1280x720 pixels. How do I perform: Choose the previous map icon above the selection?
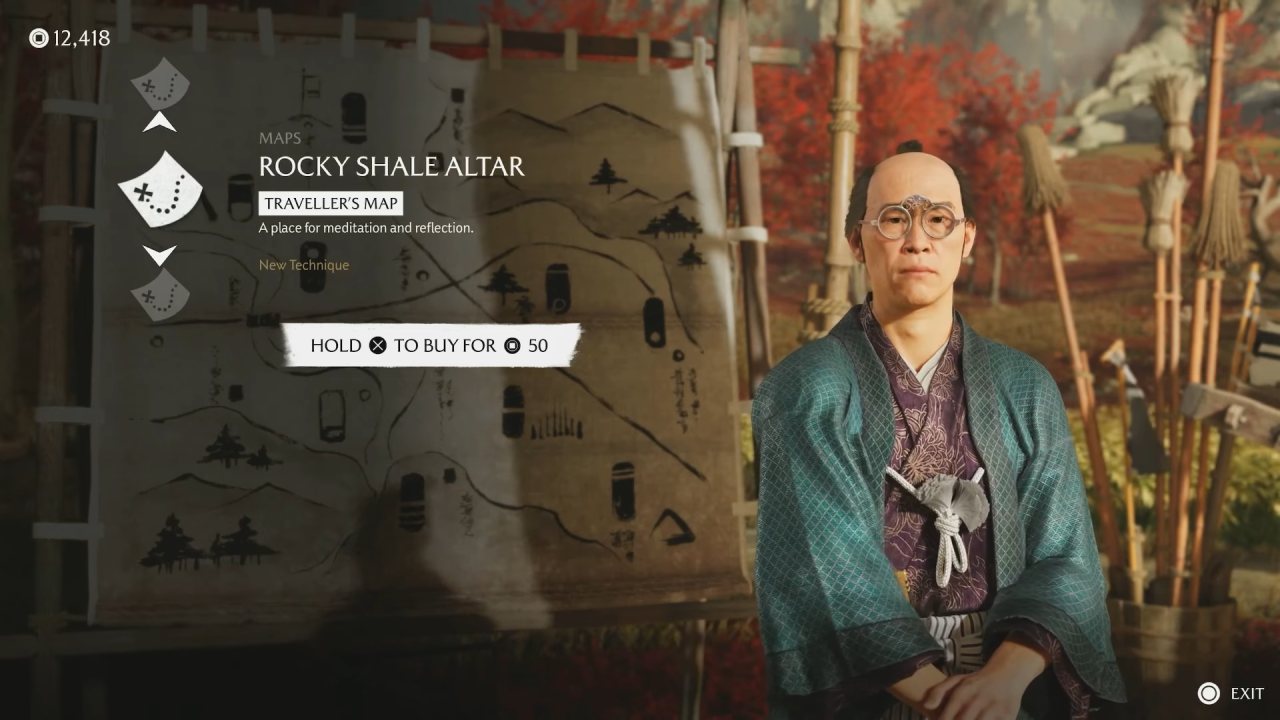point(160,83)
